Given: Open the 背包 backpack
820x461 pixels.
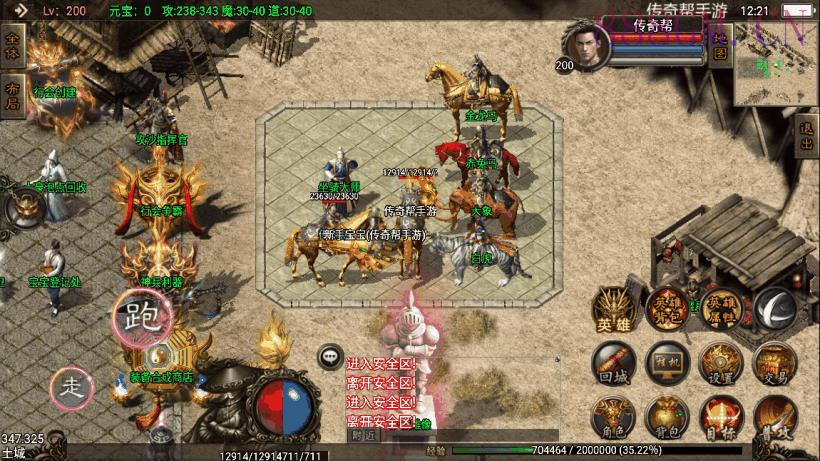Looking at the screenshot, I should tap(665, 416).
